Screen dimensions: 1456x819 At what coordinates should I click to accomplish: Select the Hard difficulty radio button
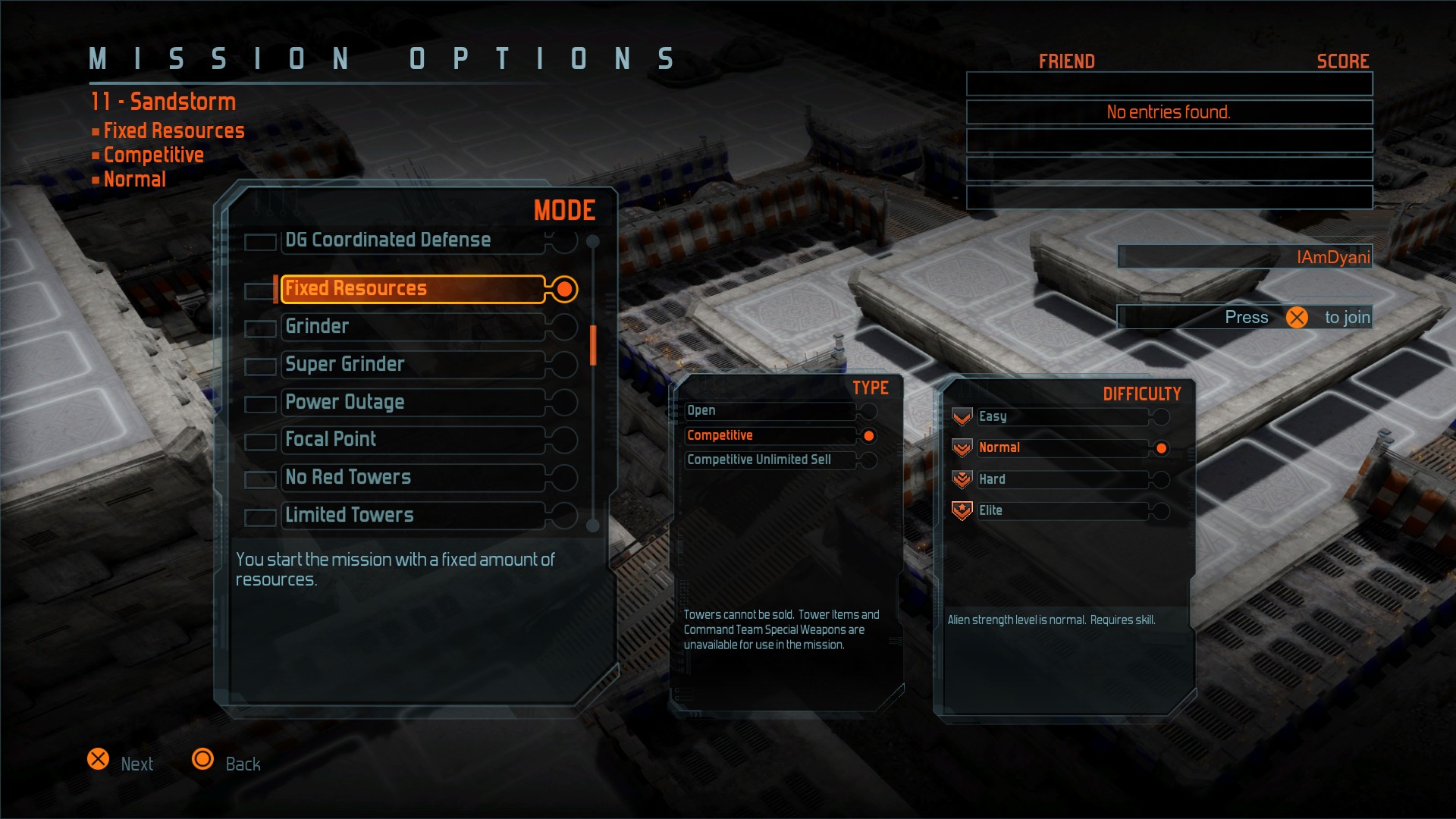[1162, 479]
